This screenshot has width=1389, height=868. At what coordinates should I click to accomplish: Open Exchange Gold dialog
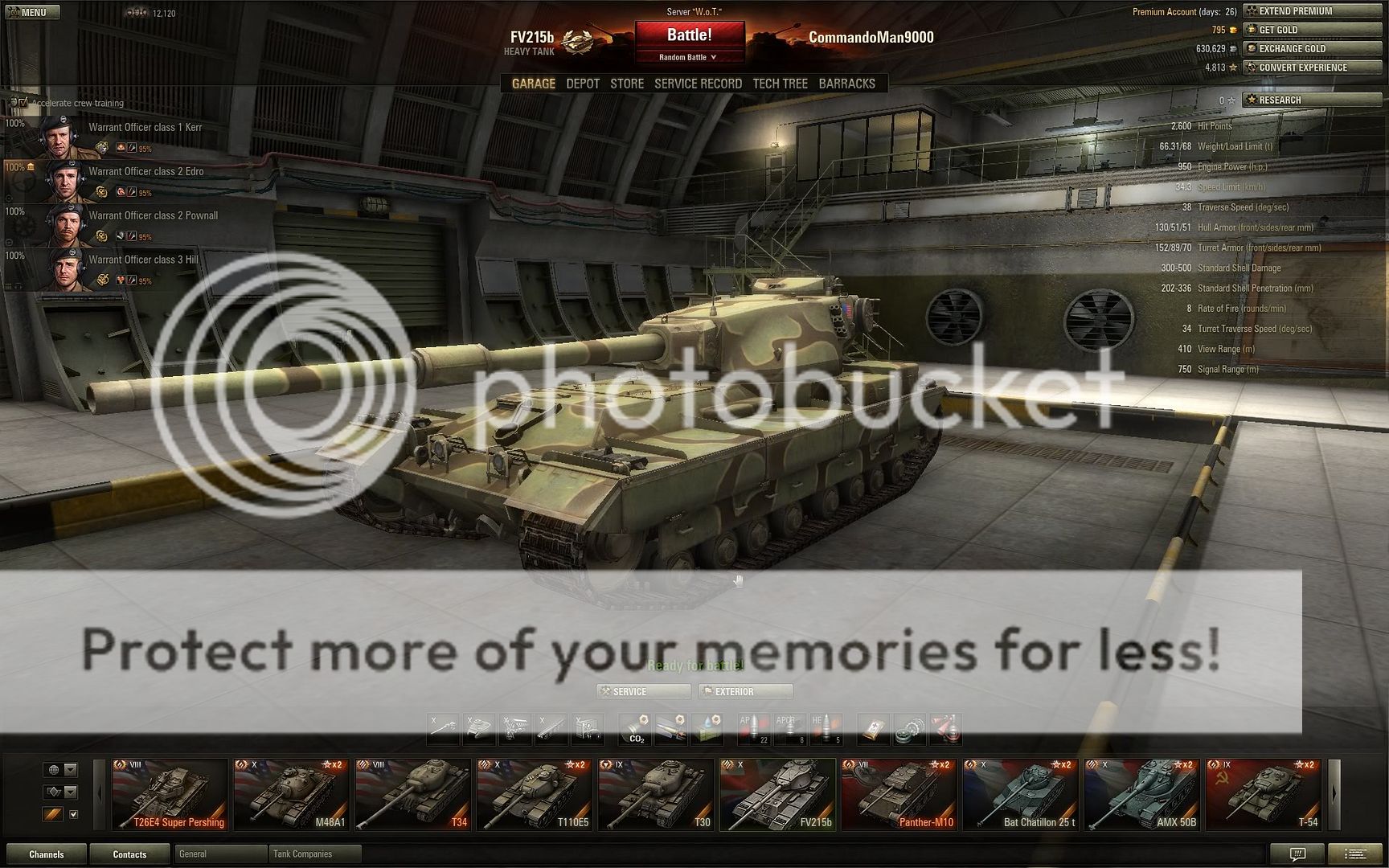tap(1312, 48)
